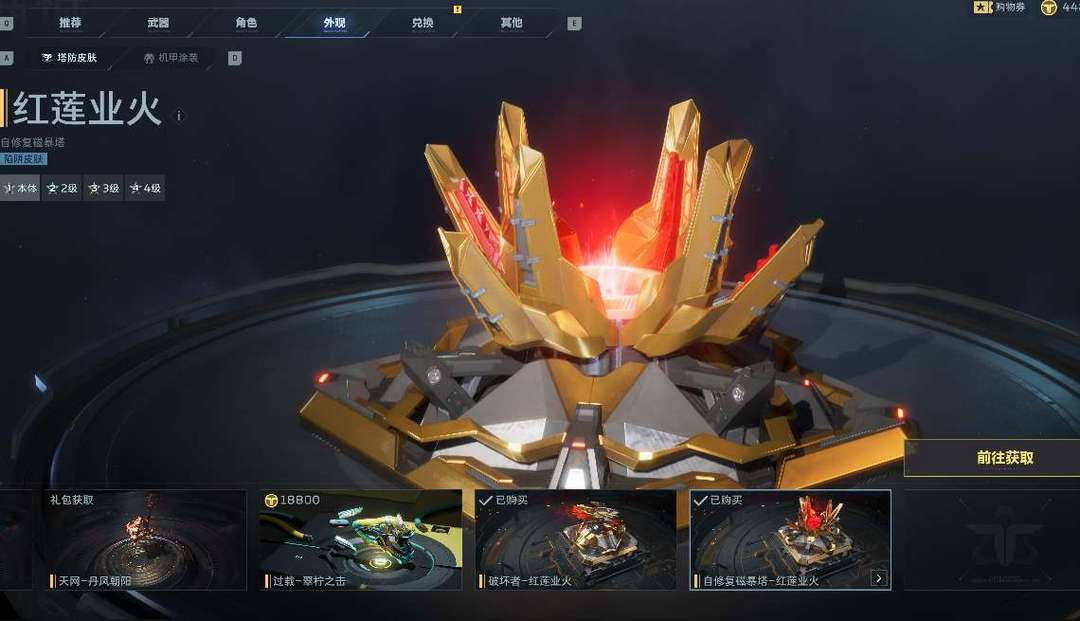
Task: Click the arrow on 自修复磁暴塔-红莲业火 card
Action: [879, 578]
